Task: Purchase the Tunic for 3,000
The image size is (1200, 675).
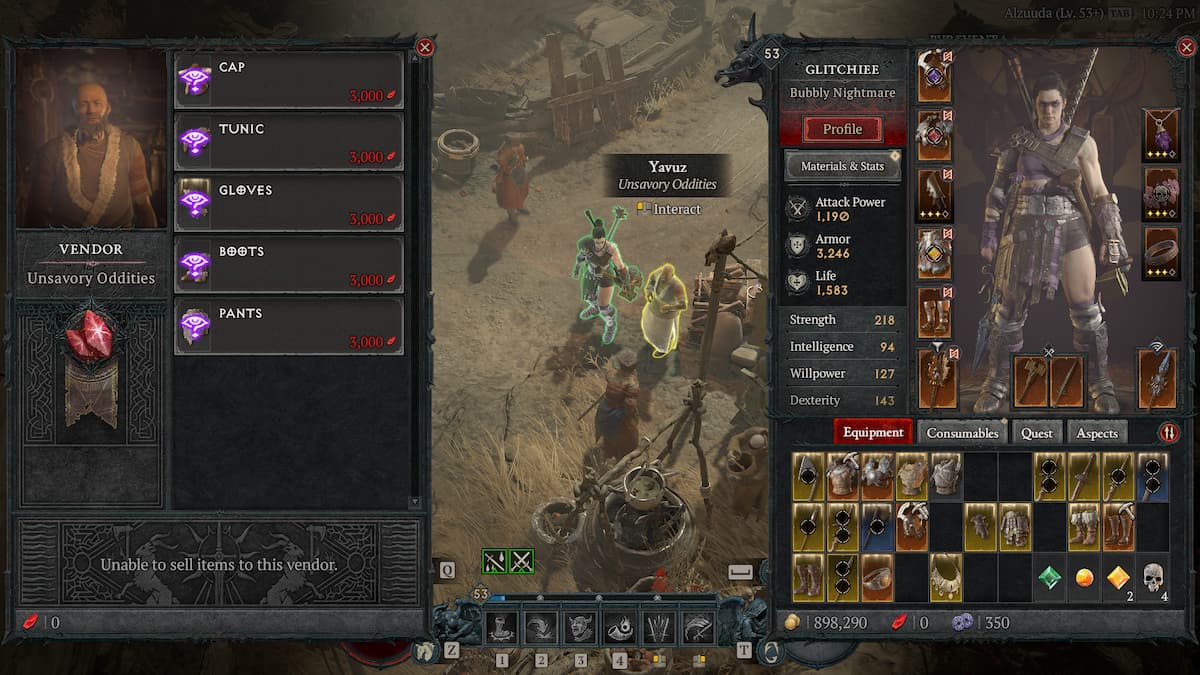Action: [x=289, y=142]
